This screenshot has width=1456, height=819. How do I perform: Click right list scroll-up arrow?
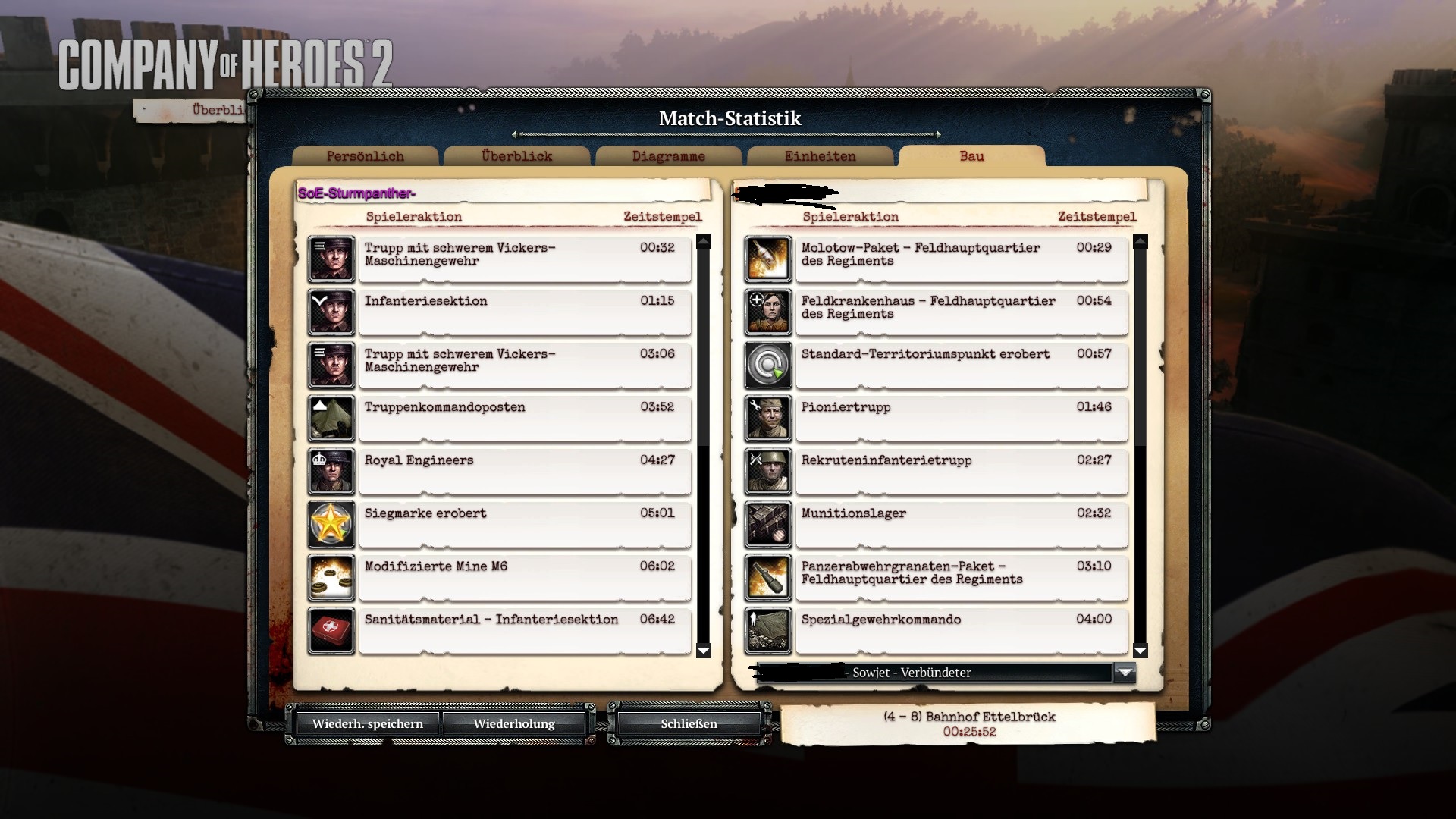click(1140, 242)
